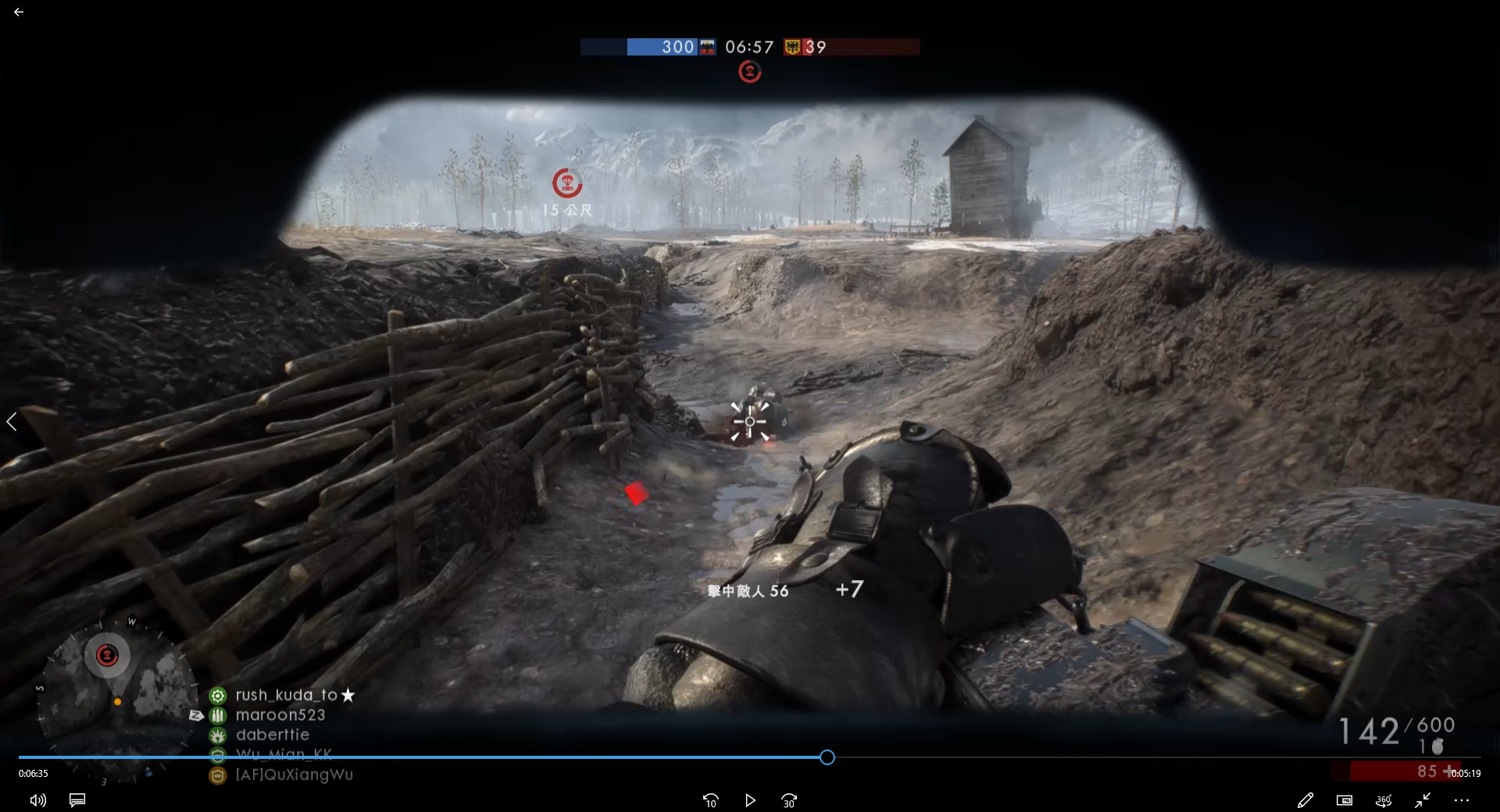Go back using the top-left arrow
The image size is (1500, 812).
point(19,12)
